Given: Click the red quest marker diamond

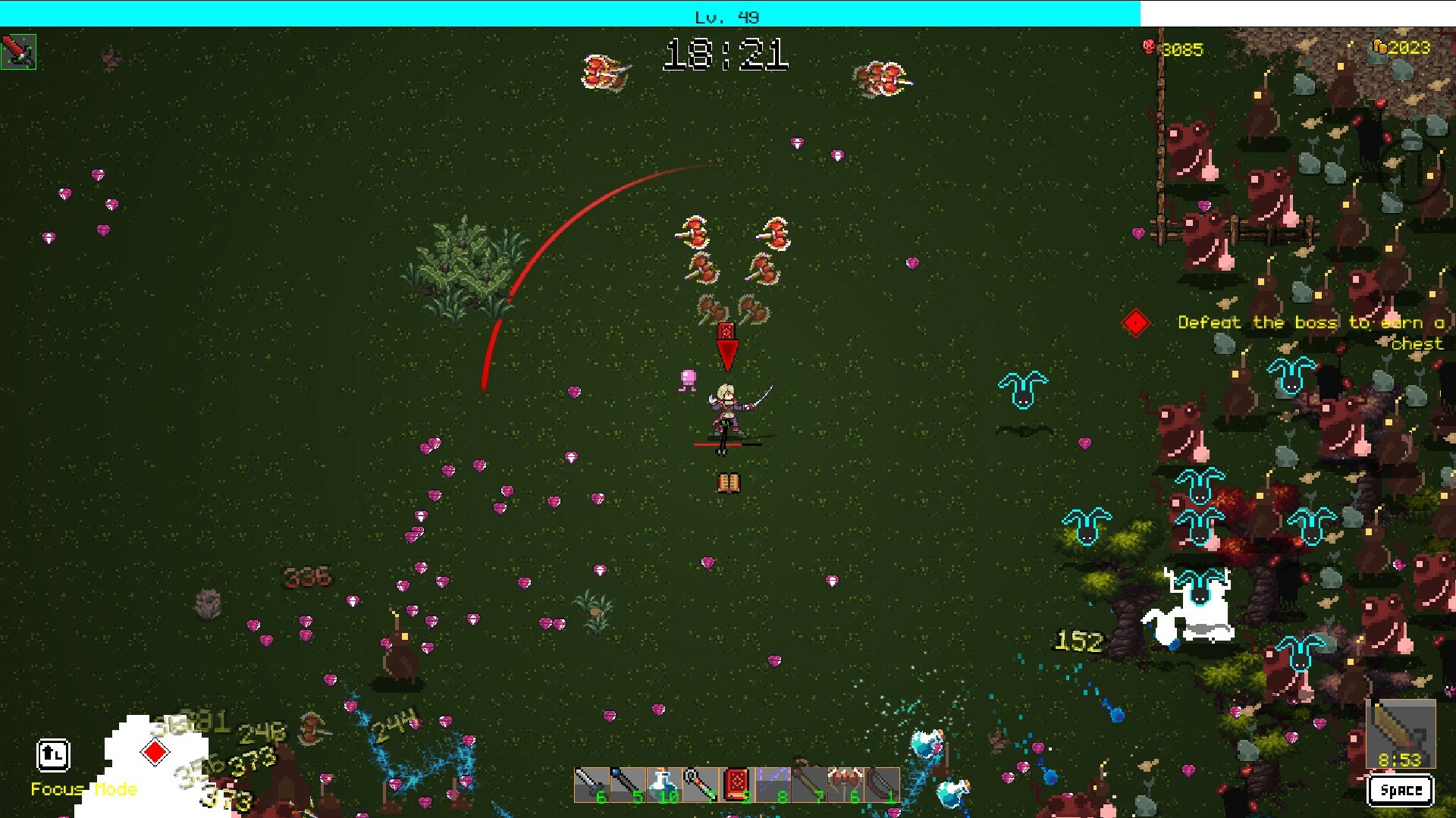Looking at the screenshot, I should 1135,322.
